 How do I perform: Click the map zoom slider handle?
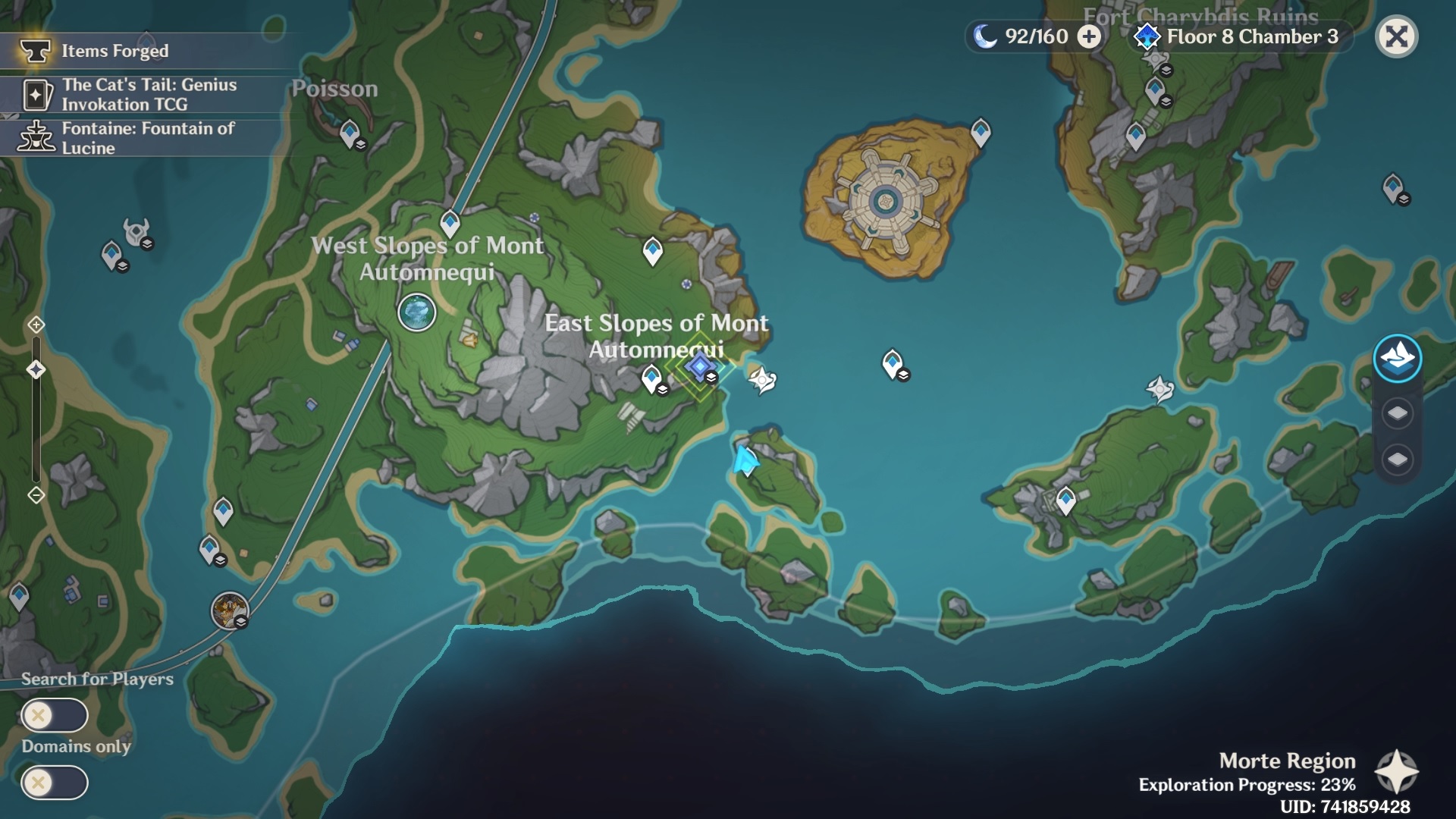(x=36, y=369)
